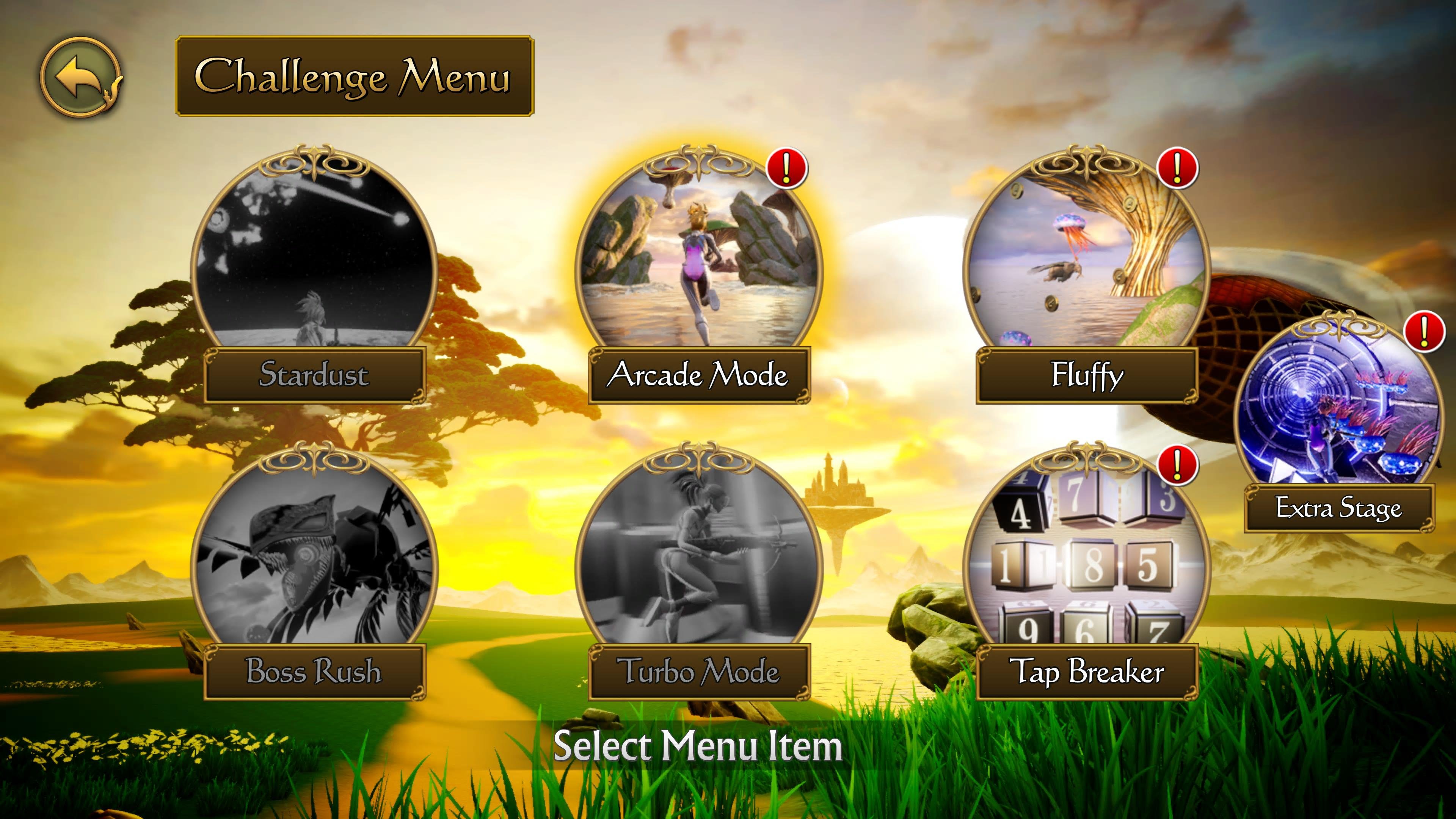The image size is (1456, 819).
Task: Go back using the arrow button
Action: (81, 77)
